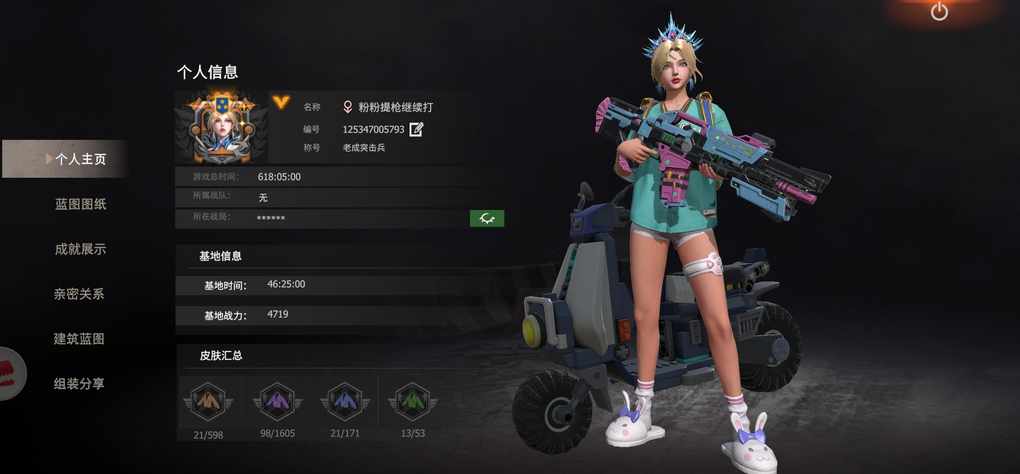1020x474 pixels.
Task: Click the edit icon beside the ID number
Action: click(x=416, y=129)
